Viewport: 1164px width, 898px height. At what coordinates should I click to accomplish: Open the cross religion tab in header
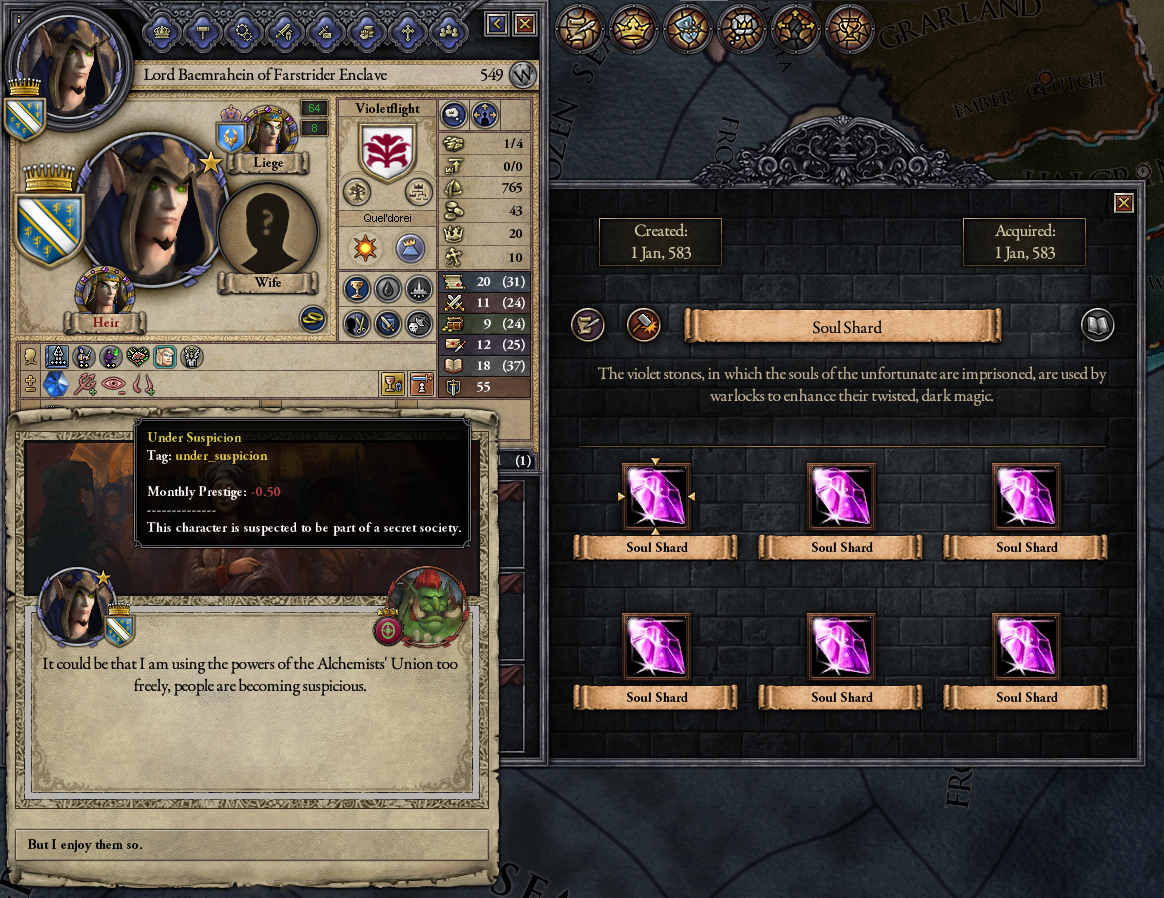point(407,31)
